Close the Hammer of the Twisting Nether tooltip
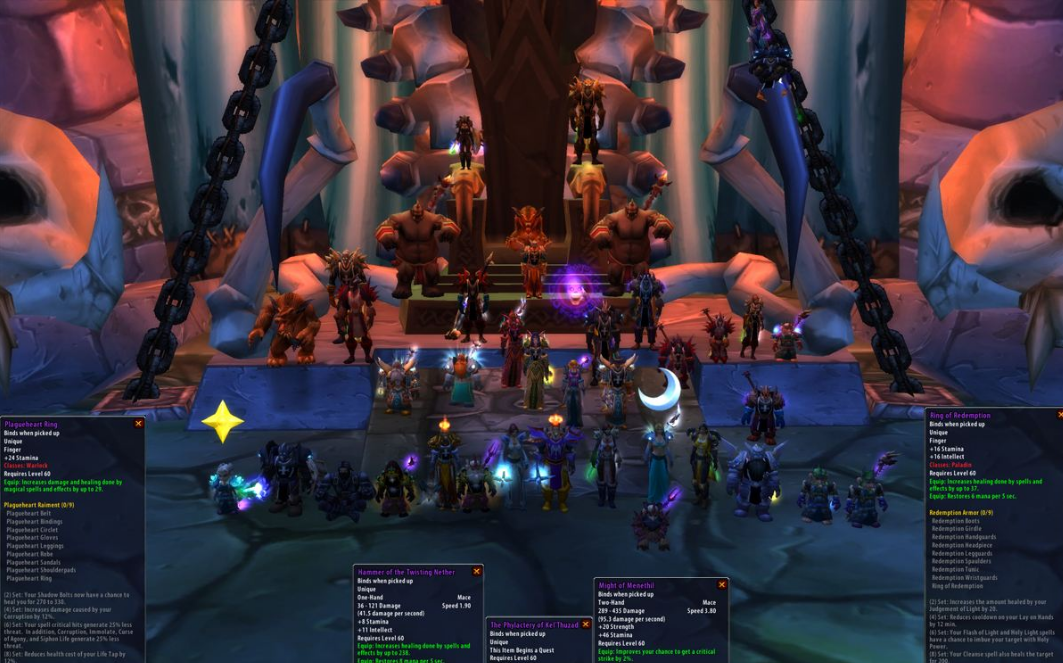This screenshot has width=1063, height=663. click(x=477, y=572)
